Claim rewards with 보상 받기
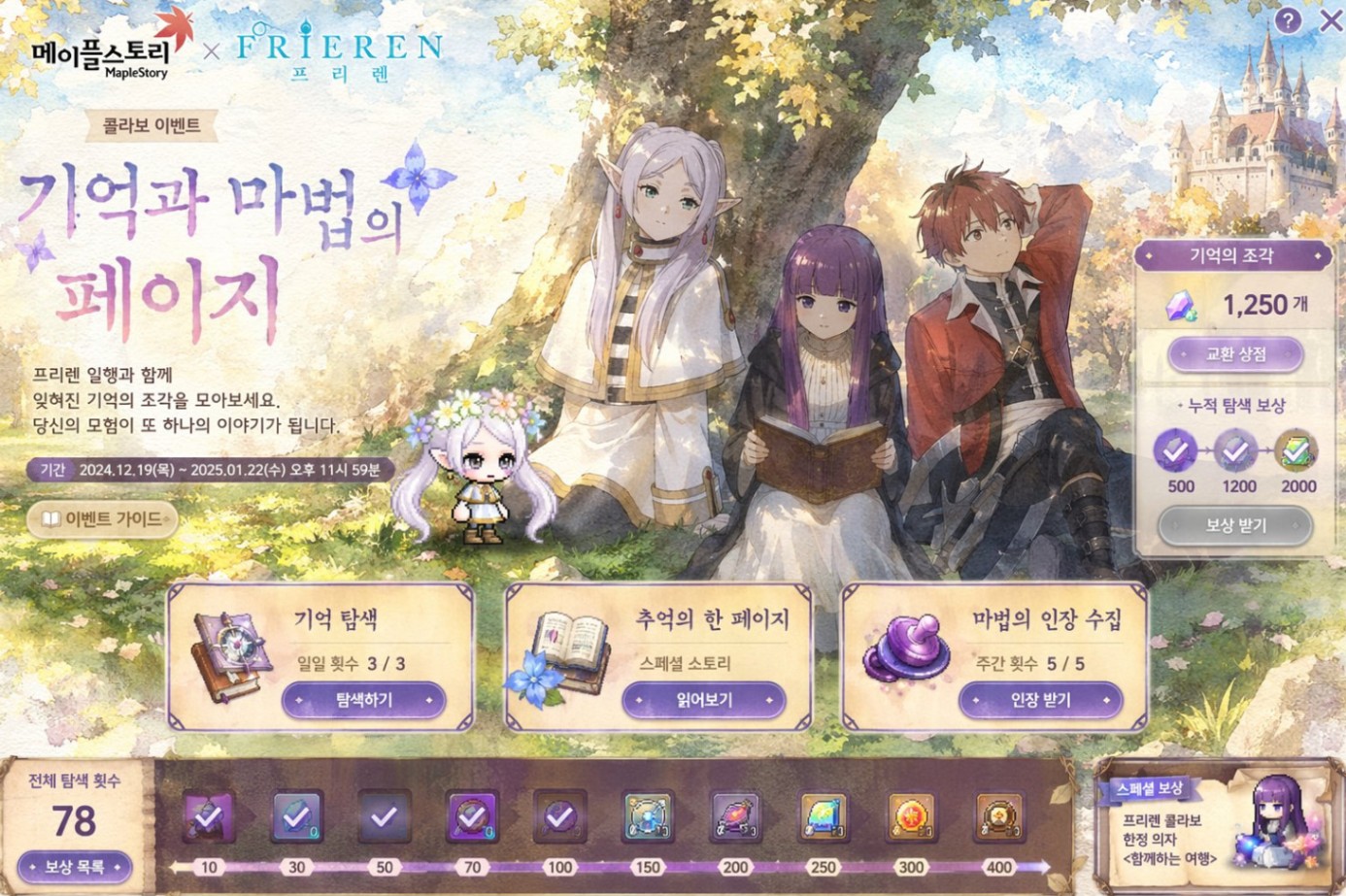 (x=1235, y=525)
